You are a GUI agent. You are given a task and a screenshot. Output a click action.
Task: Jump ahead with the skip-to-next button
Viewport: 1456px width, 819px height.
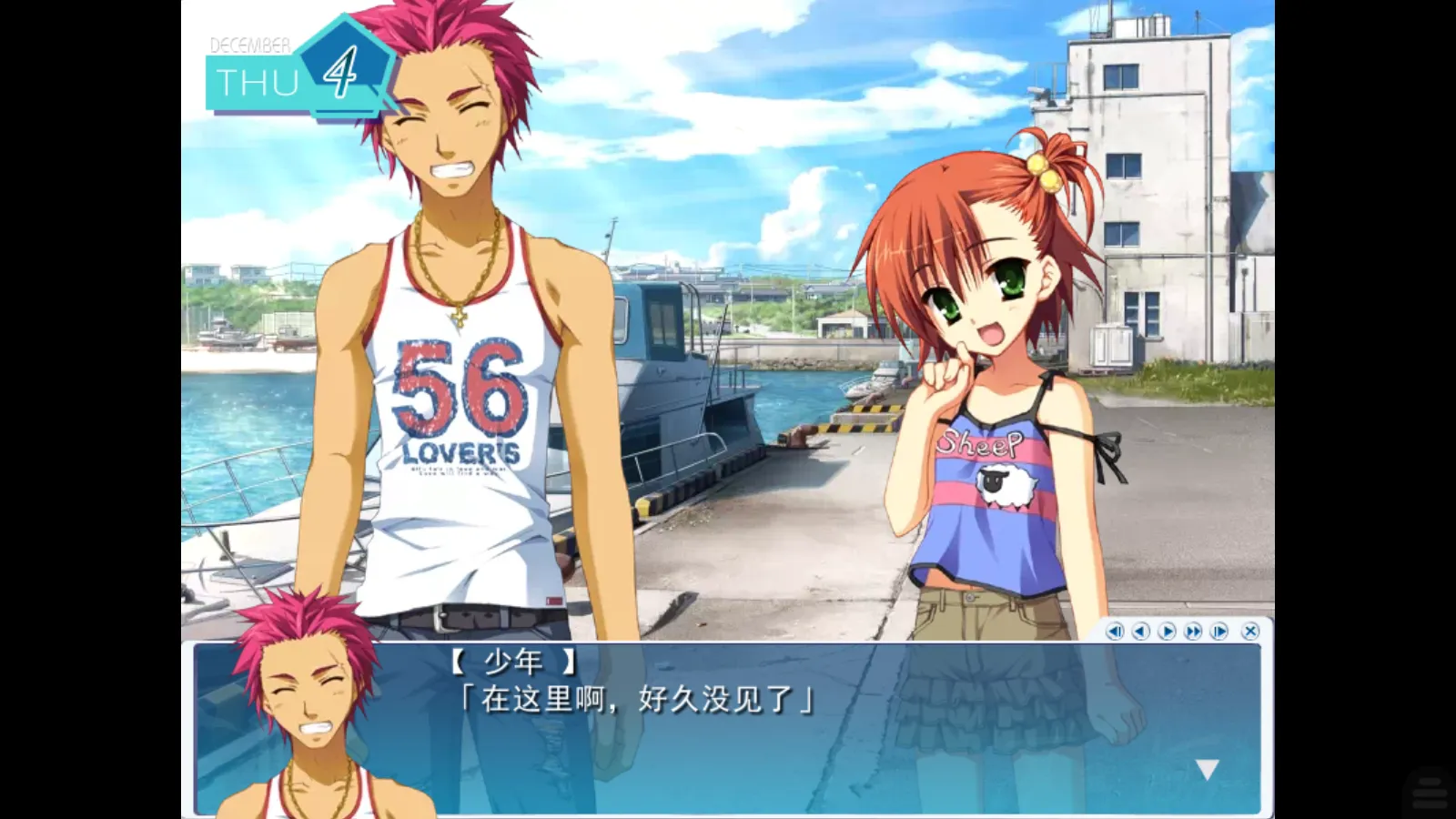(1220, 631)
